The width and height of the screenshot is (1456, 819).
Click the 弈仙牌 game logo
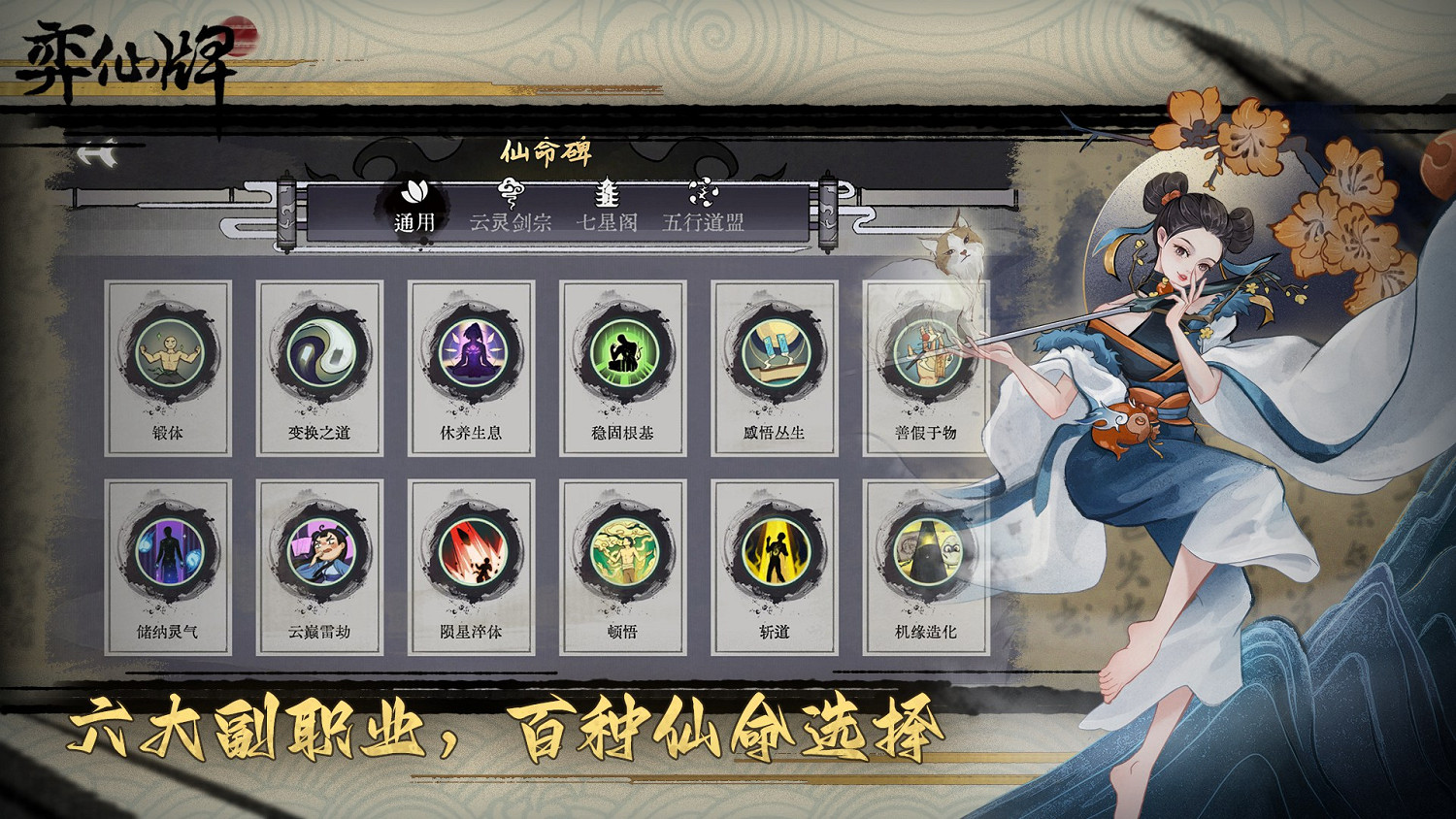126,55
